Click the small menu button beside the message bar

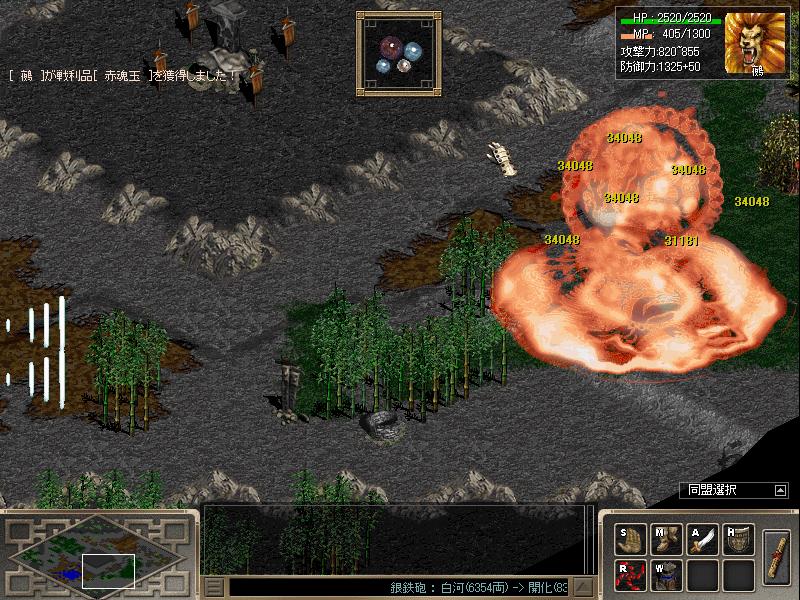point(213,587)
